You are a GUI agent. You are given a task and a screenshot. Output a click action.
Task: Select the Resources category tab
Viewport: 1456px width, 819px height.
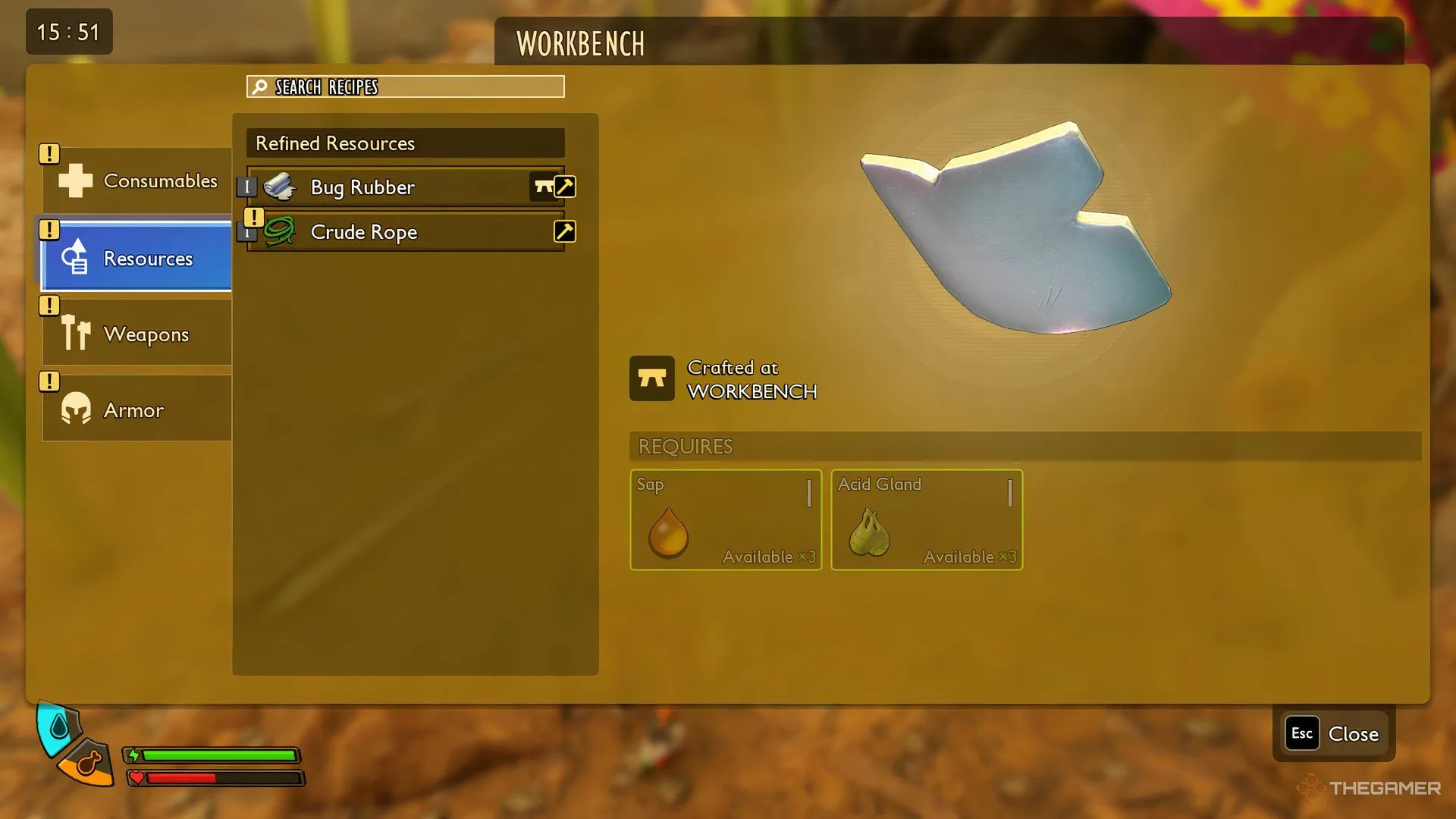(138, 258)
